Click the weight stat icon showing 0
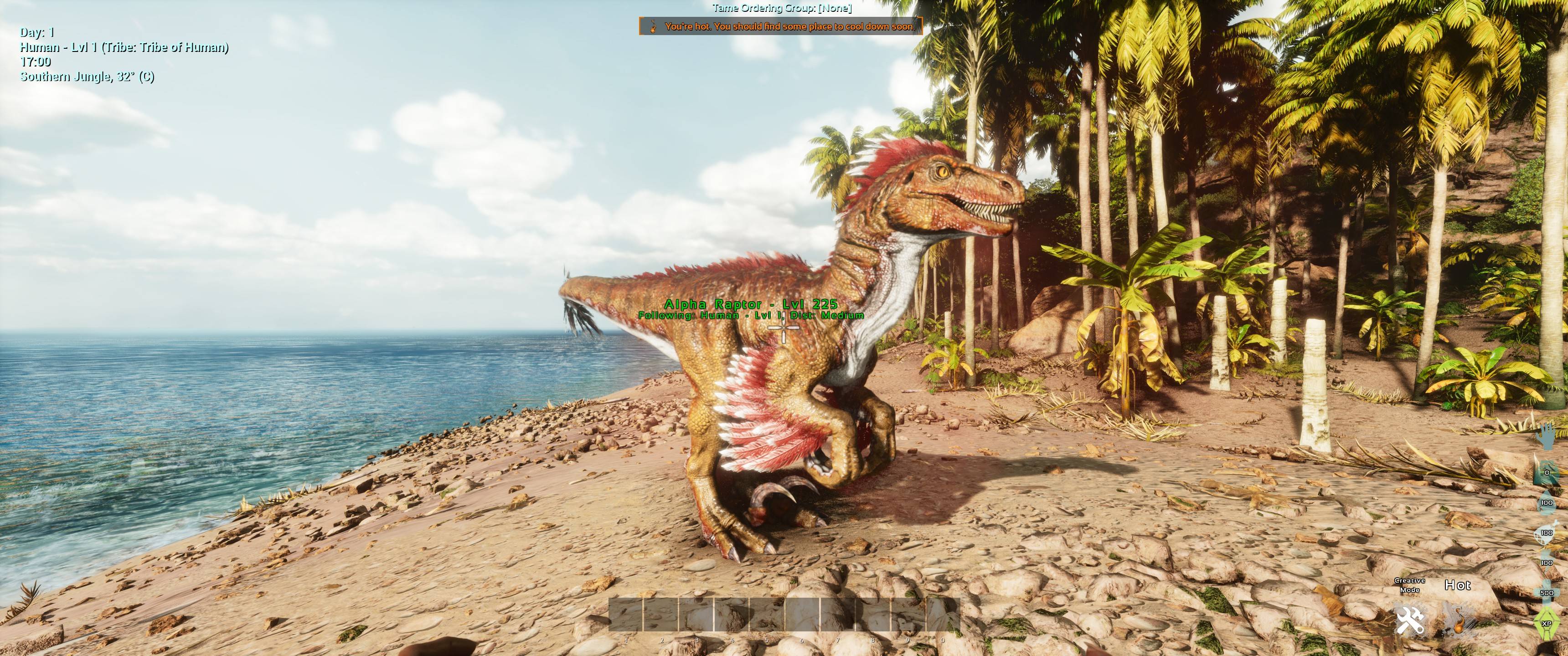Viewport: 1568px width, 656px height. tap(1548, 473)
